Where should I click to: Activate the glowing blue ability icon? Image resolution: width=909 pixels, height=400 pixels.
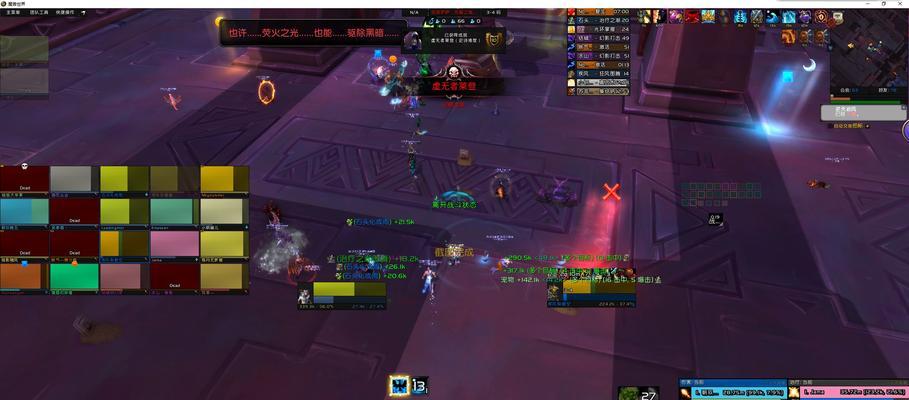[400, 386]
